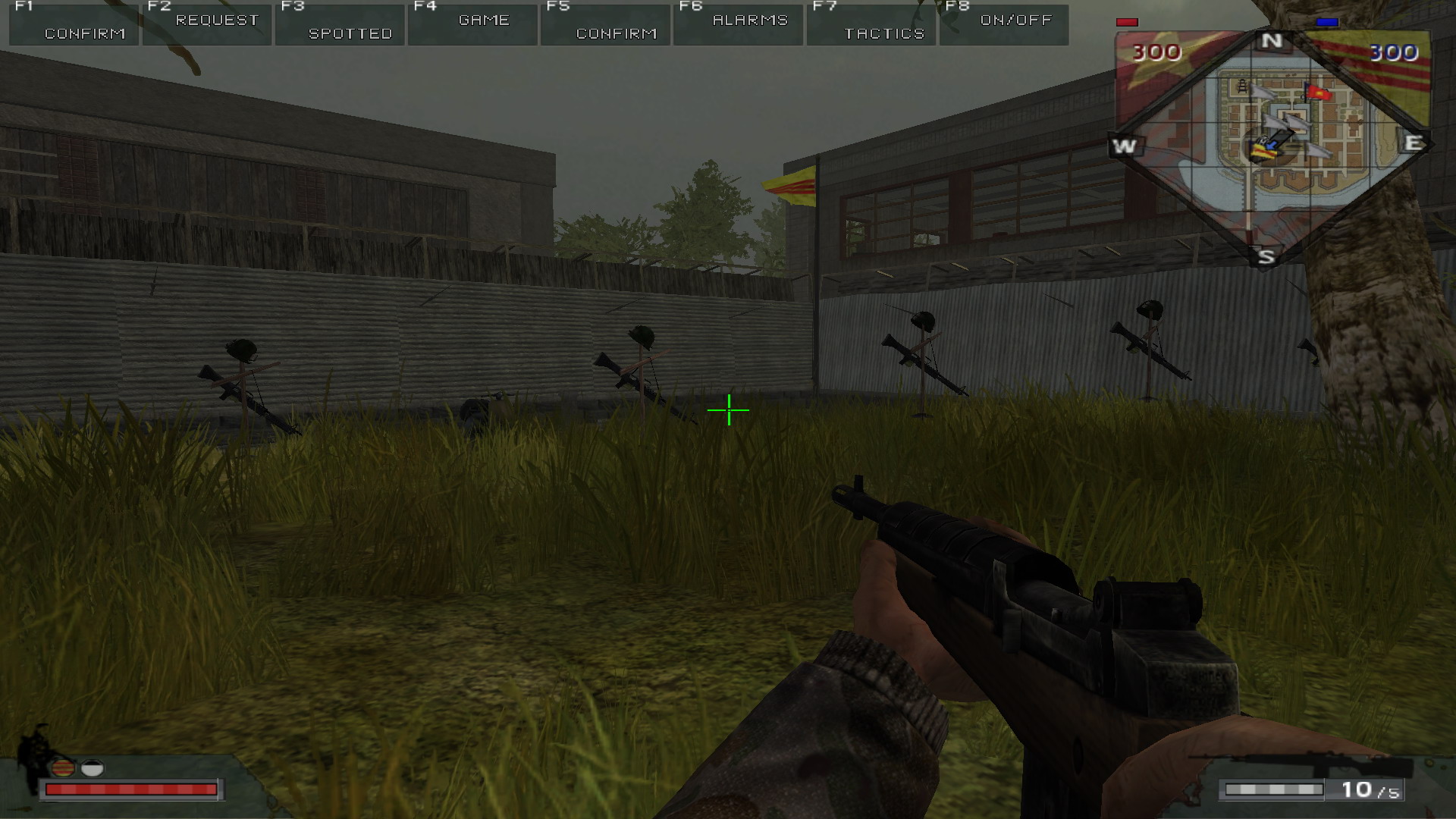Open the Game radio menu
This screenshot has width=1456, height=819.
tap(473, 24)
